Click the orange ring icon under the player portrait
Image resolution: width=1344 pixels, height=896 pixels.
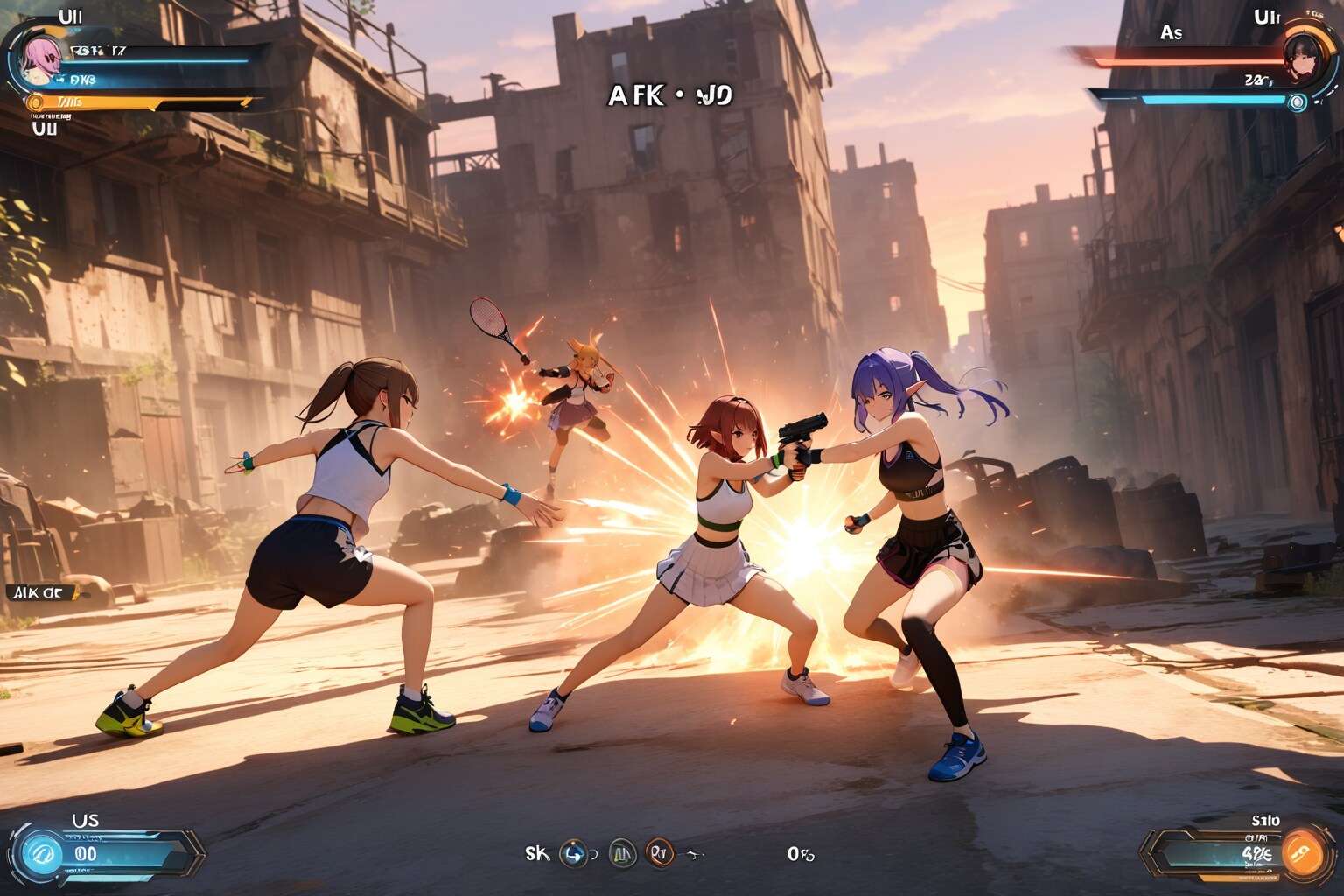(36, 103)
